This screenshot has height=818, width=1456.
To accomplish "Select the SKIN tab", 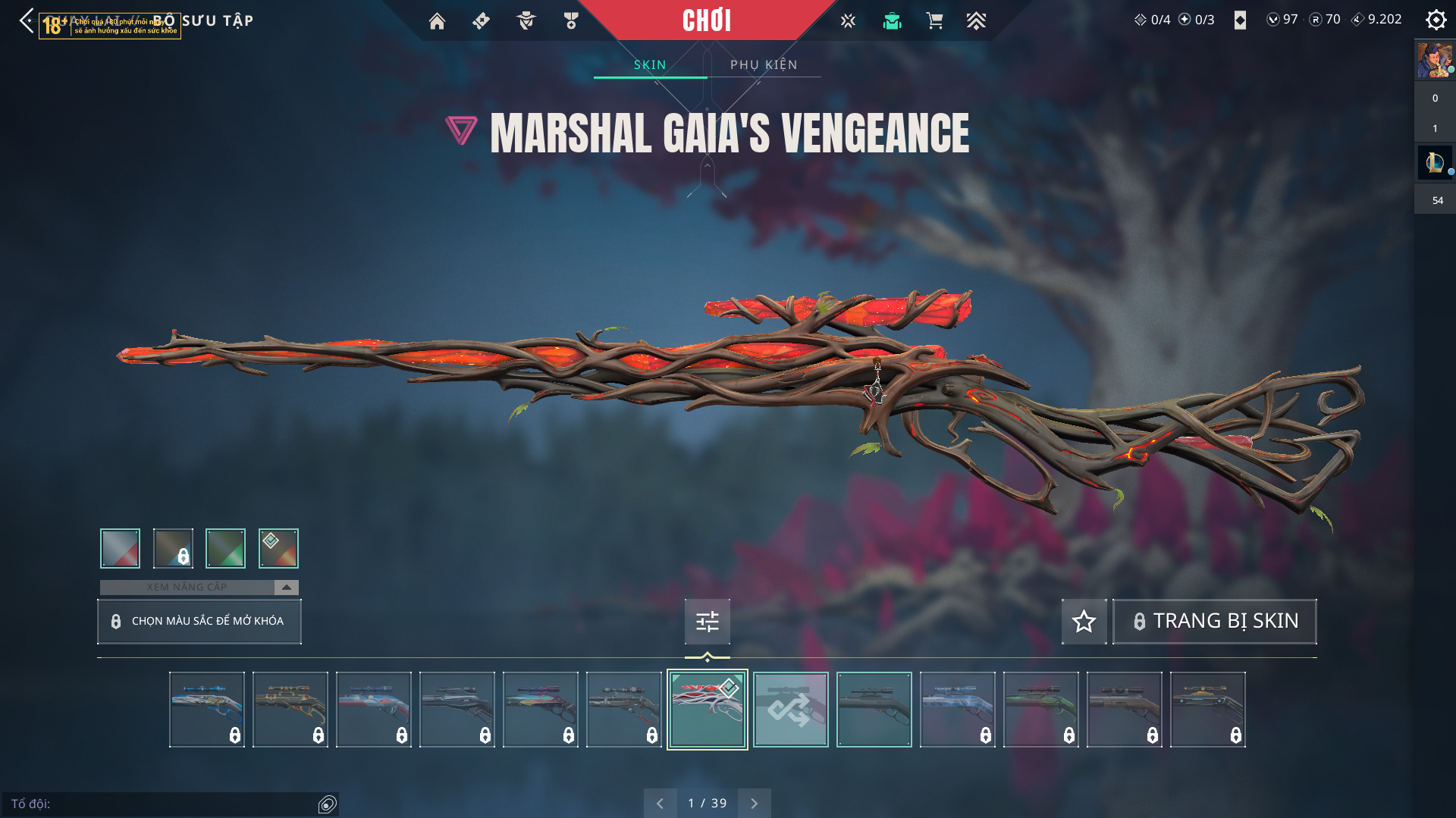I will (650, 64).
